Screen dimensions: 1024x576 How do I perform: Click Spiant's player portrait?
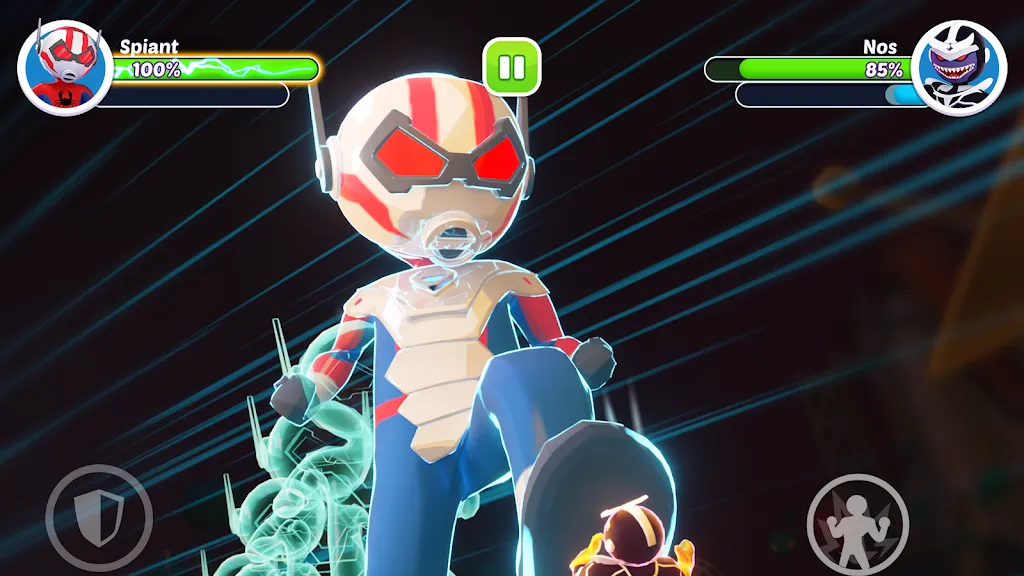[65, 68]
